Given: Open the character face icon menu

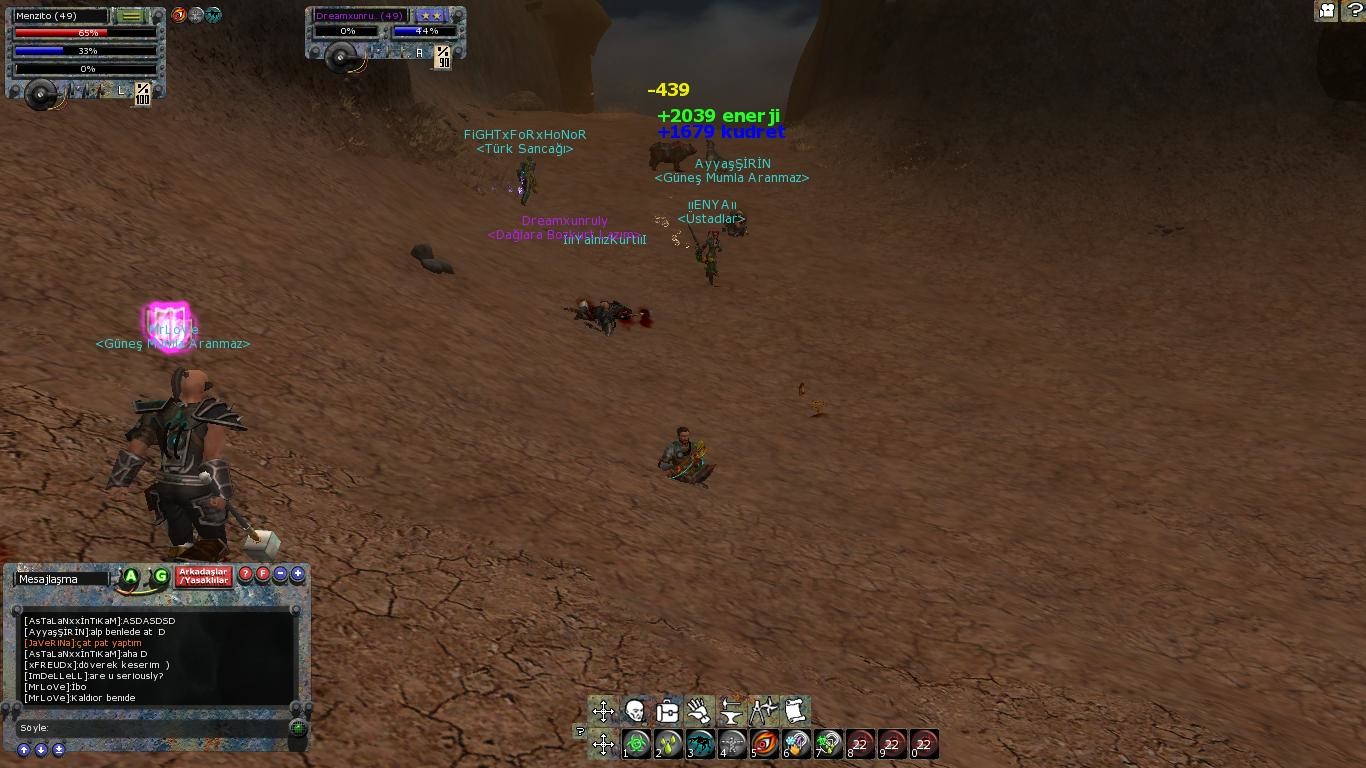Looking at the screenshot, I should [x=635, y=711].
